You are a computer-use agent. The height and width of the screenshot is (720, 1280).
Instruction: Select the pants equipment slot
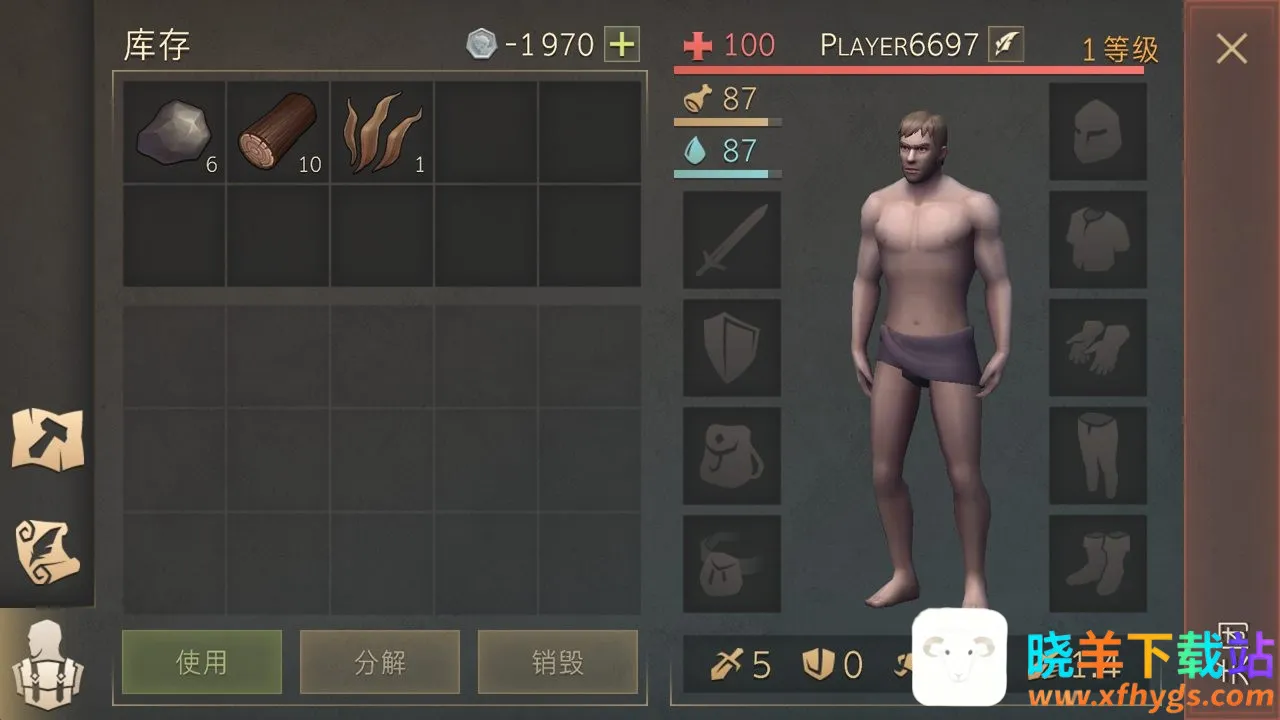[1098, 456]
